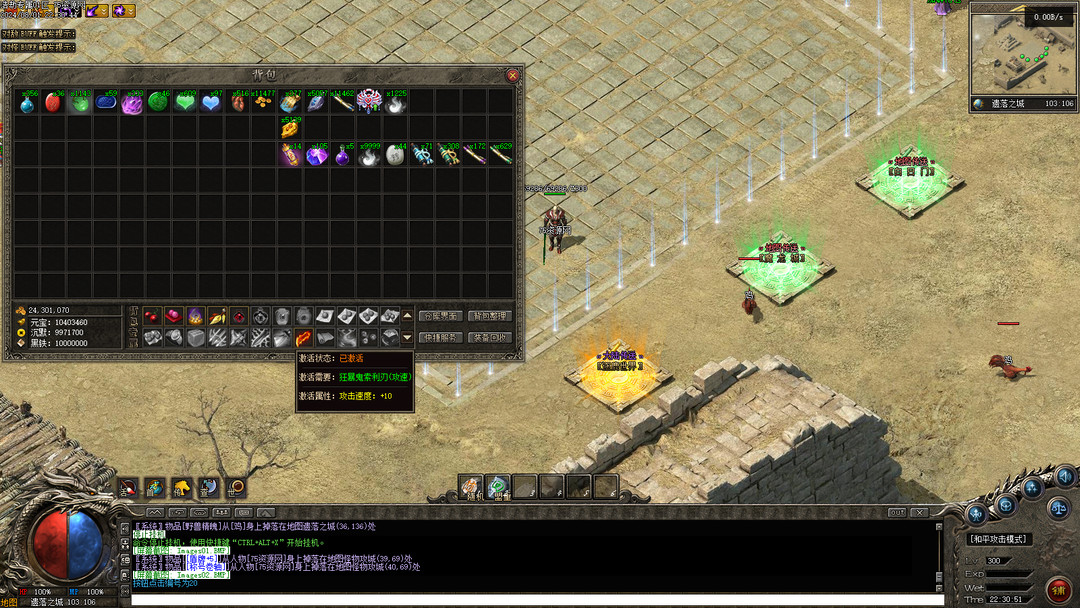Click the winged red-white emblem item
This screenshot has width=1080, height=608.
(x=369, y=102)
